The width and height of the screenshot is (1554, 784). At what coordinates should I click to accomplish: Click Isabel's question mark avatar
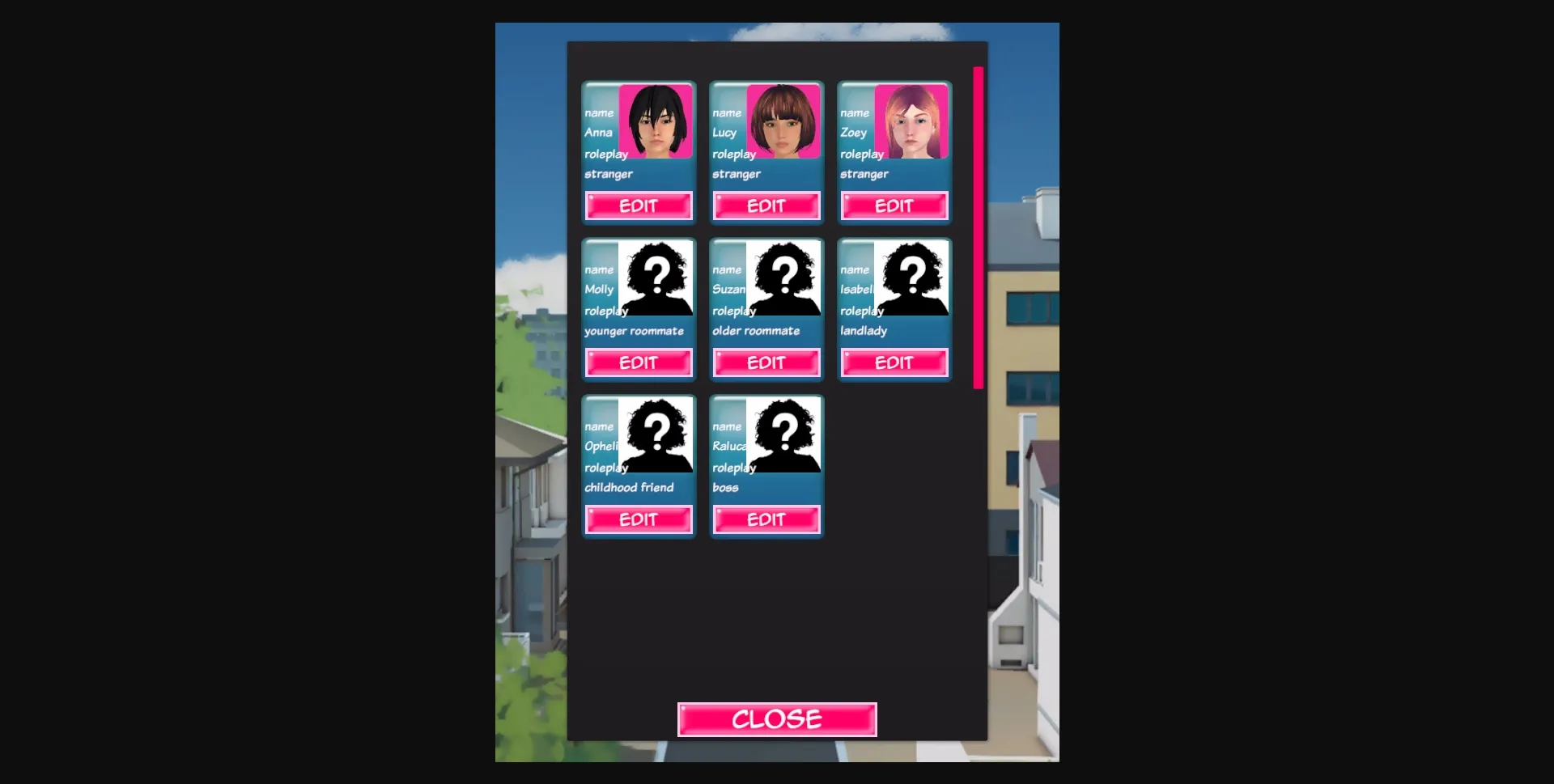[x=913, y=278]
